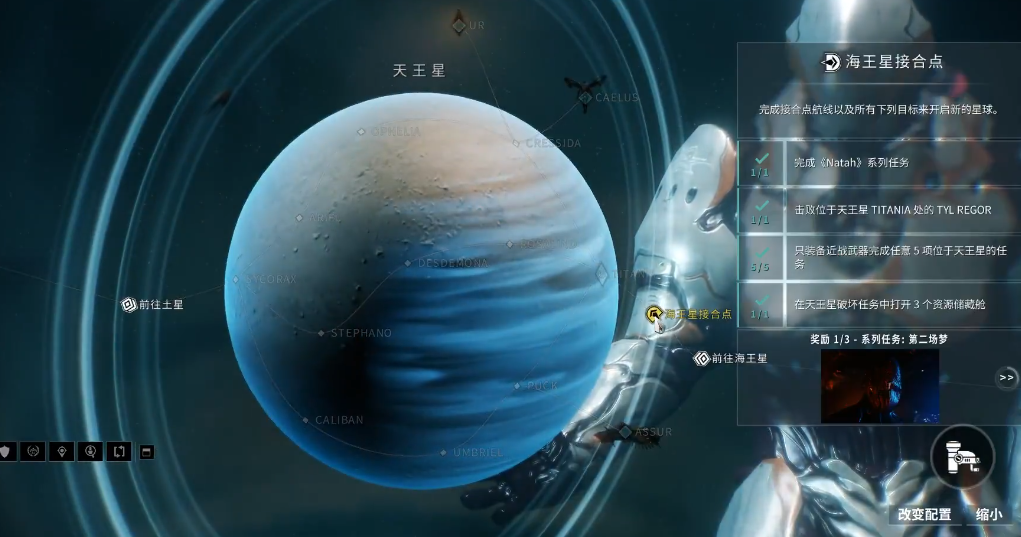Choose the Ophelia mission node
The height and width of the screenshot is (537, 1021).
click(361, 131)
